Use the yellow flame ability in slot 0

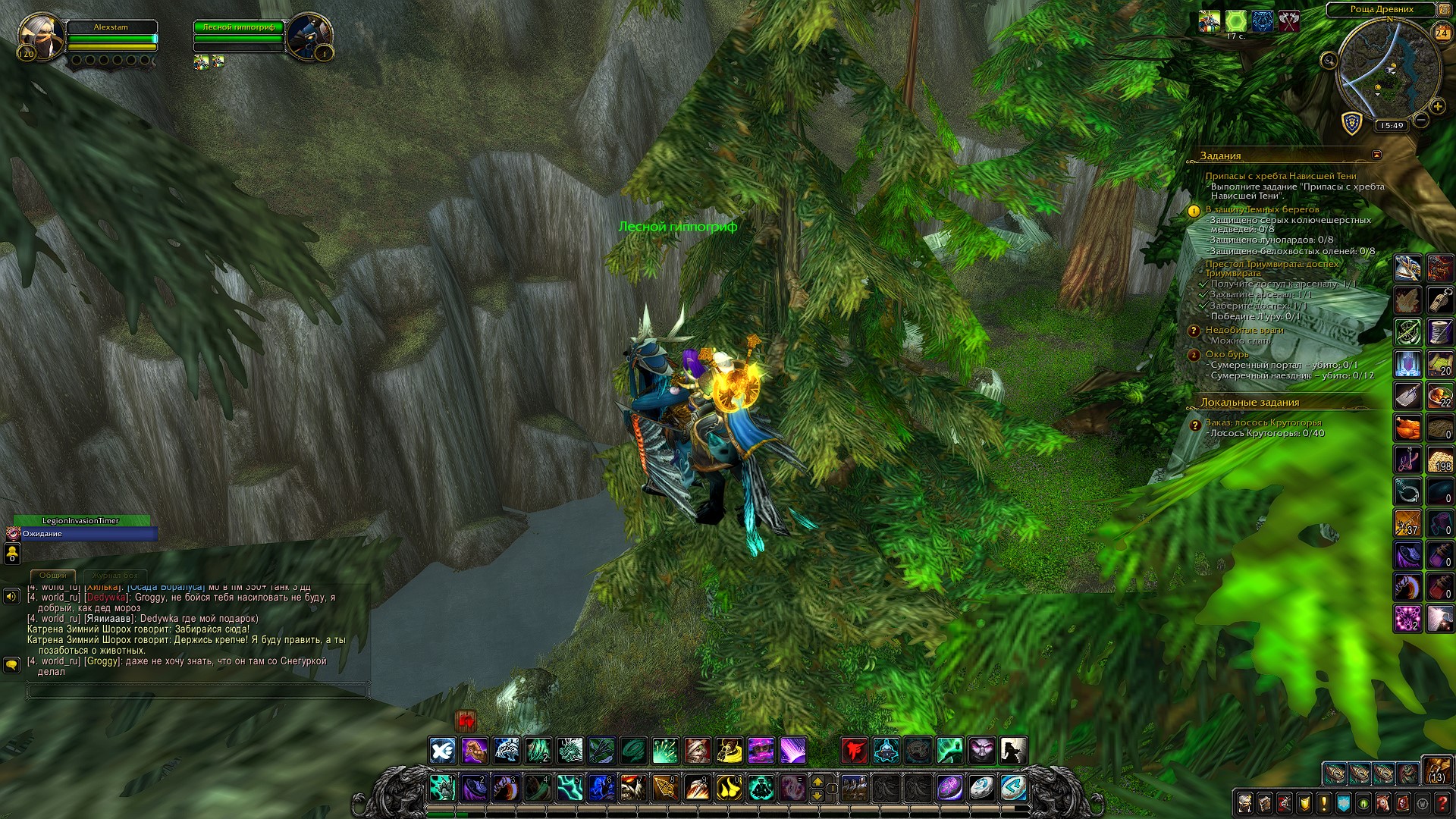[729, 788]
